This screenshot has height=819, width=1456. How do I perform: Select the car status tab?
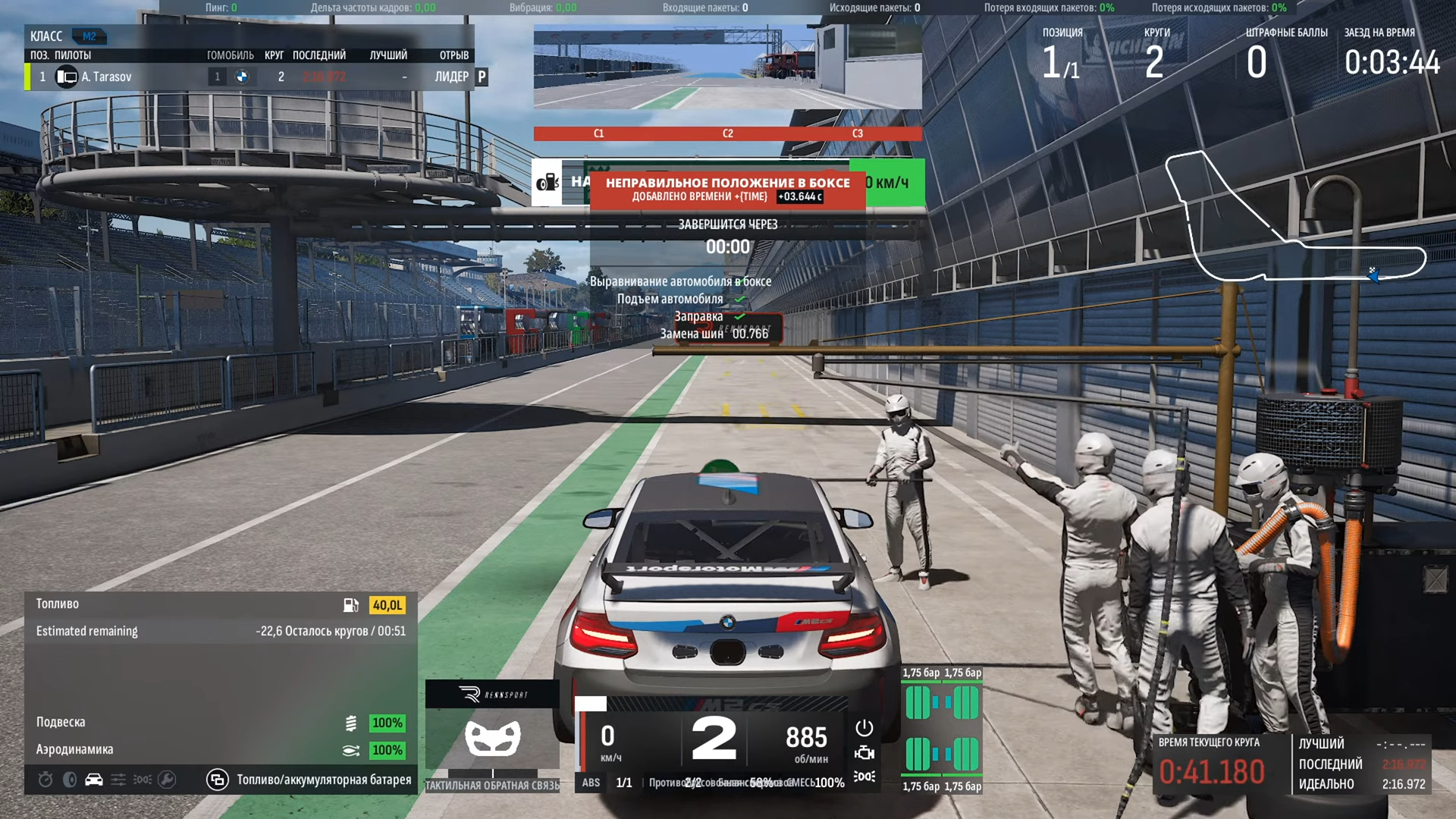[94, 780]
